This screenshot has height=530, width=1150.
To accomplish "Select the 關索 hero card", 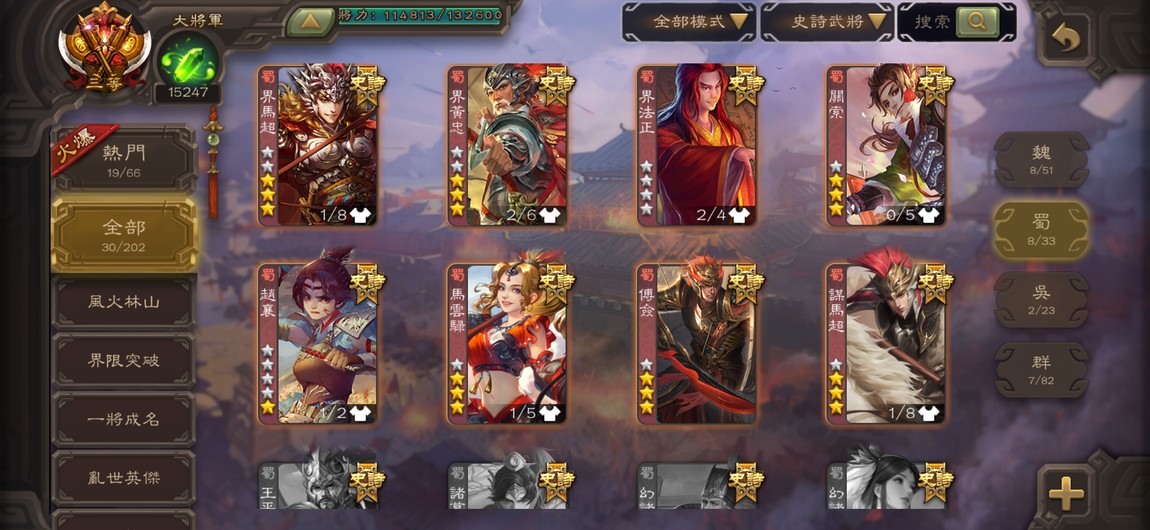I will pos(886,146).
